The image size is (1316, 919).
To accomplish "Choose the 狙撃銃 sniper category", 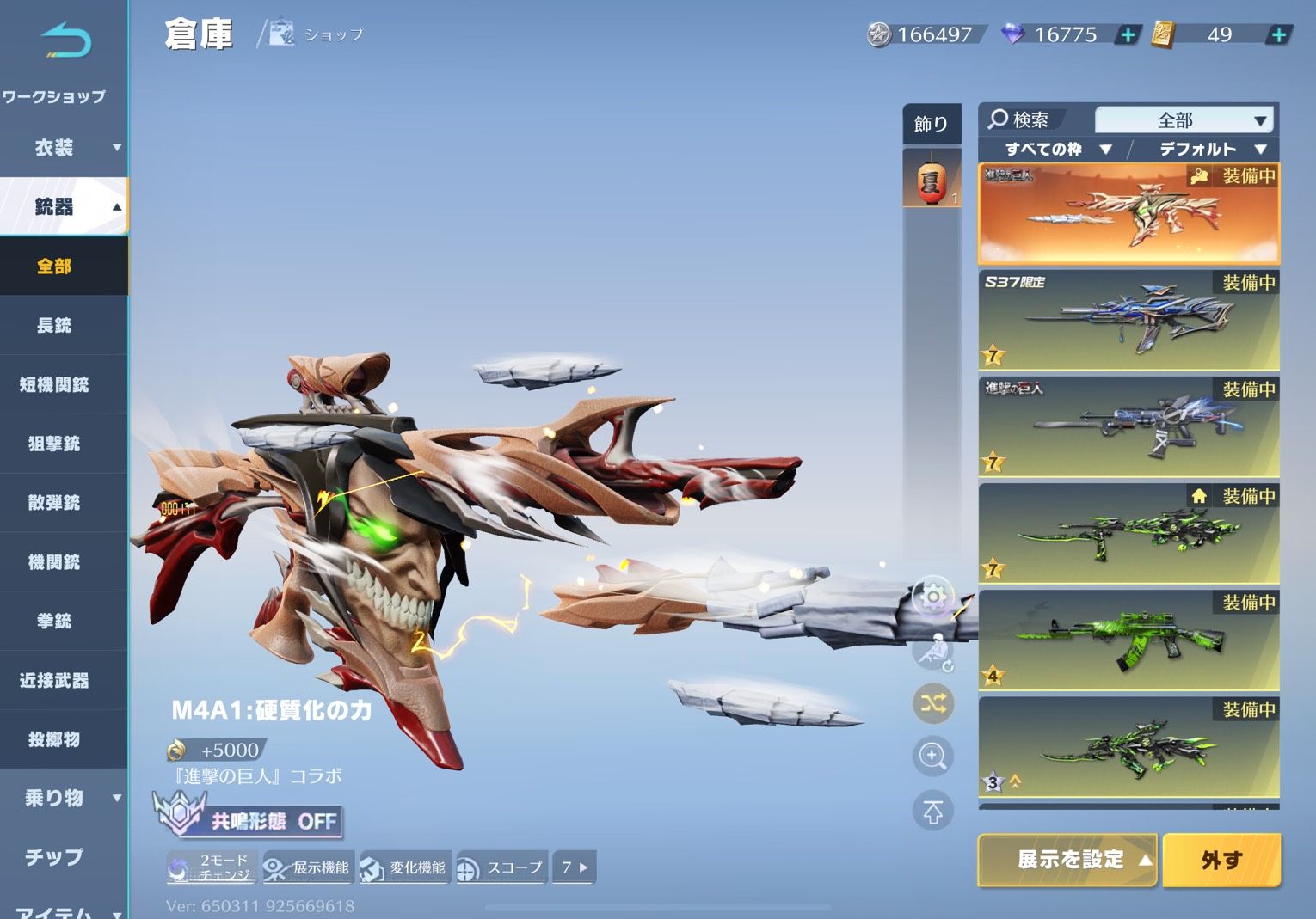I will pos(54,444).
